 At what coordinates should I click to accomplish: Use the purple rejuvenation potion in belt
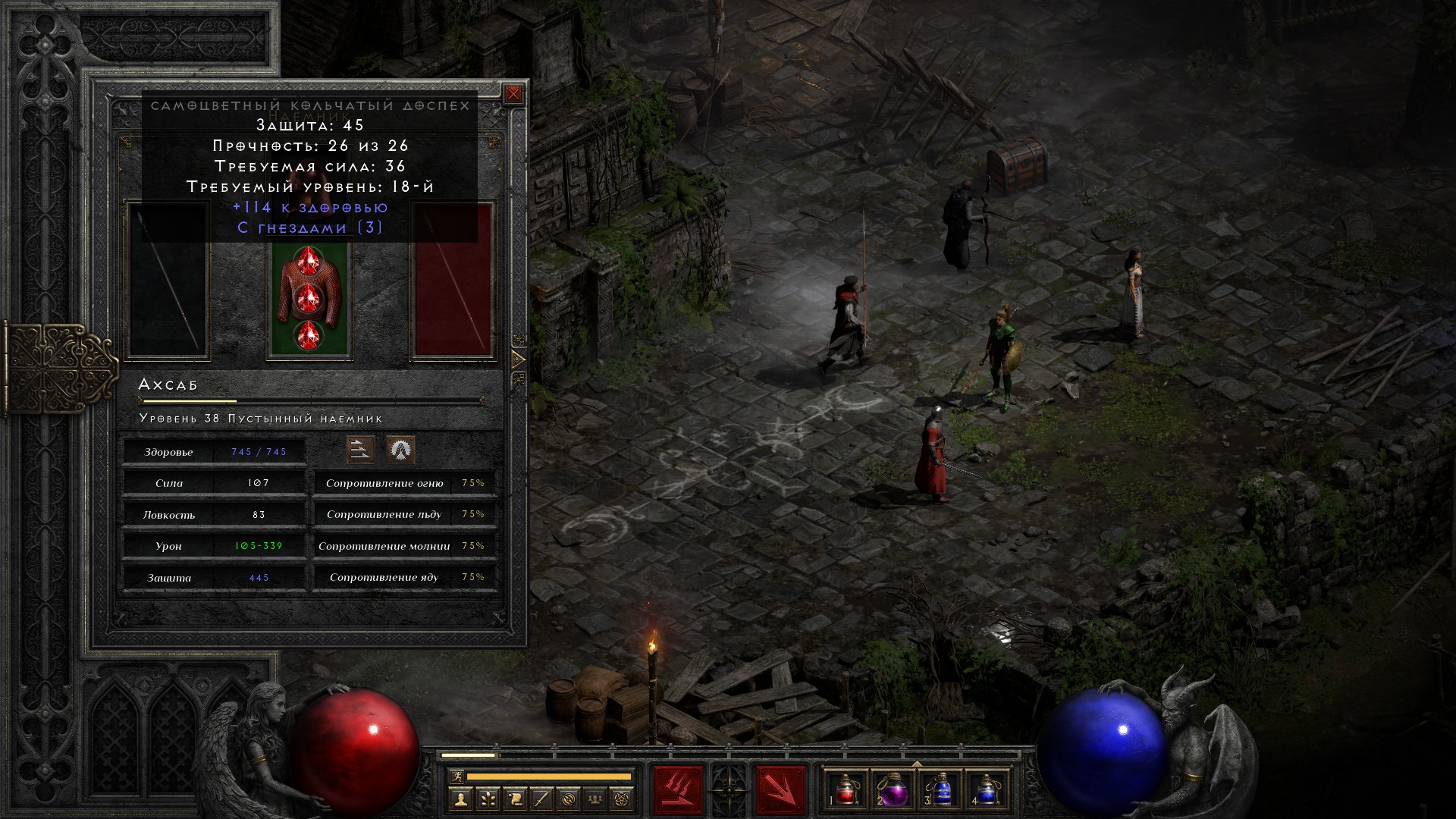(893, 789)
